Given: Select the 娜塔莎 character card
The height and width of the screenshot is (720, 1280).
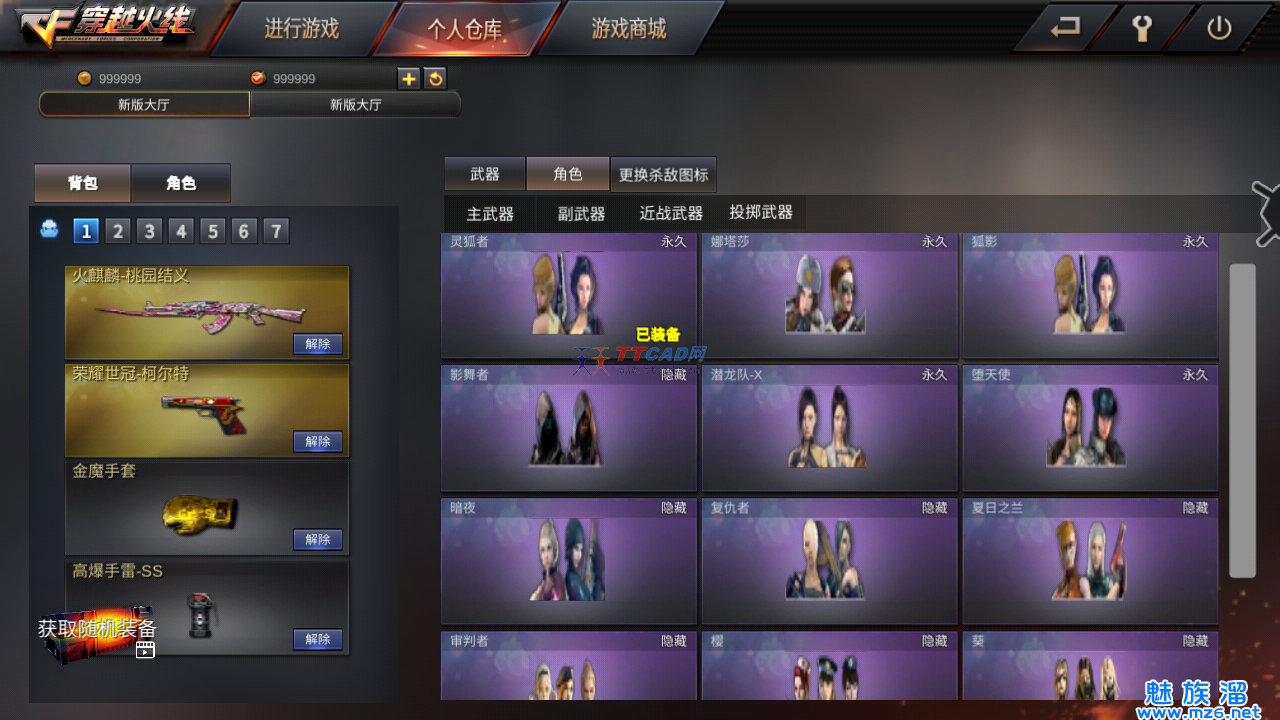Looking at the screenshot, I should coord(829,296).
